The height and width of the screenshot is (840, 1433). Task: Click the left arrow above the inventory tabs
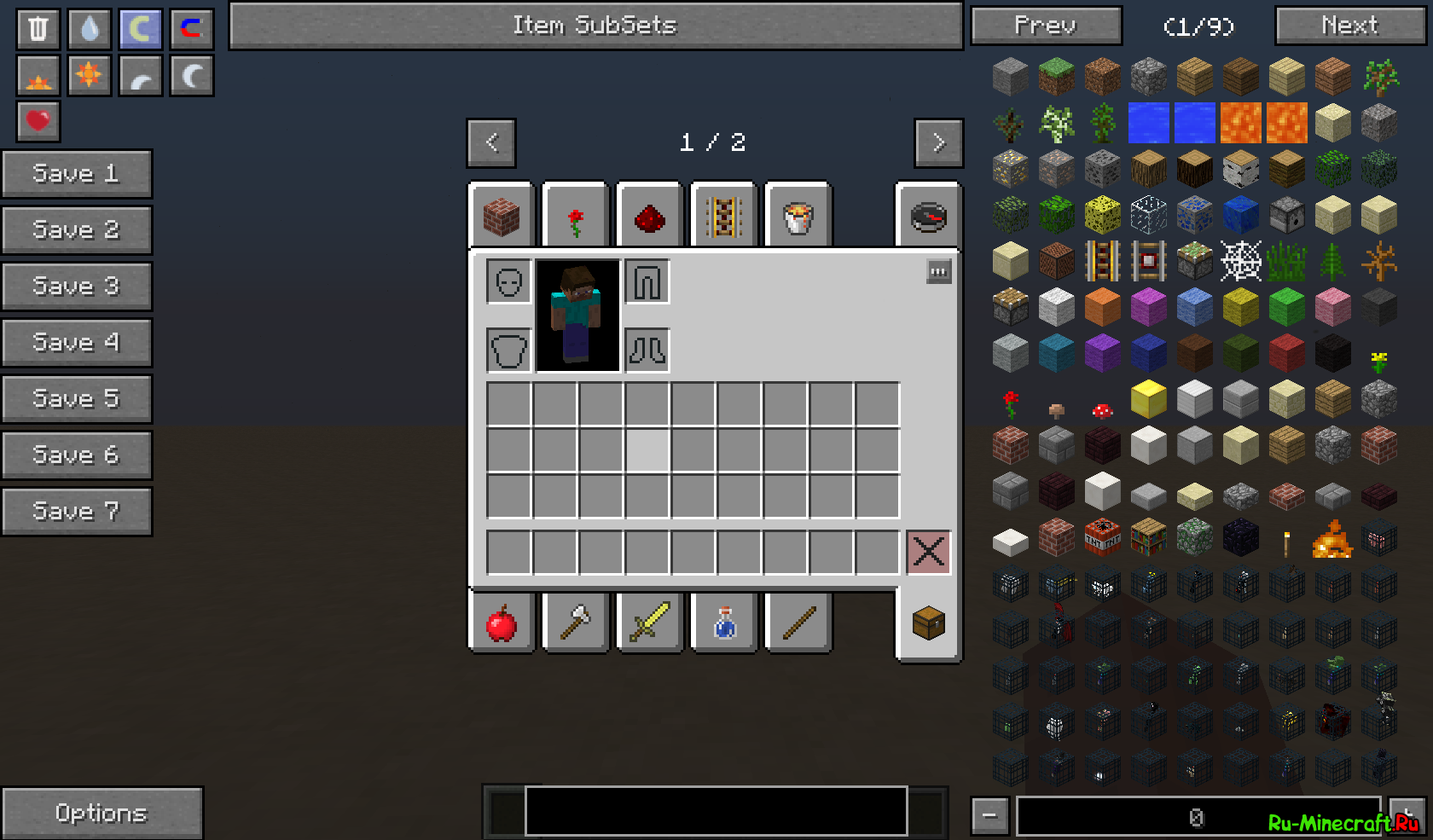[490, 142]
